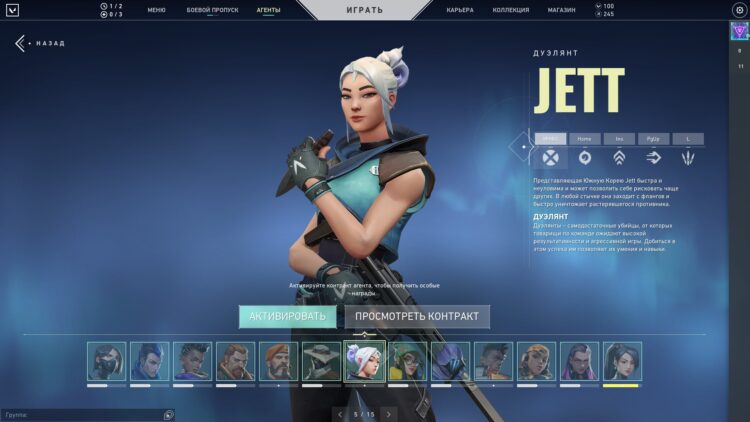This screenshot has height=422, width=750.
Task: Switch to the БОЕВОЙ ПРОПУСК tab
Action: 212,10
